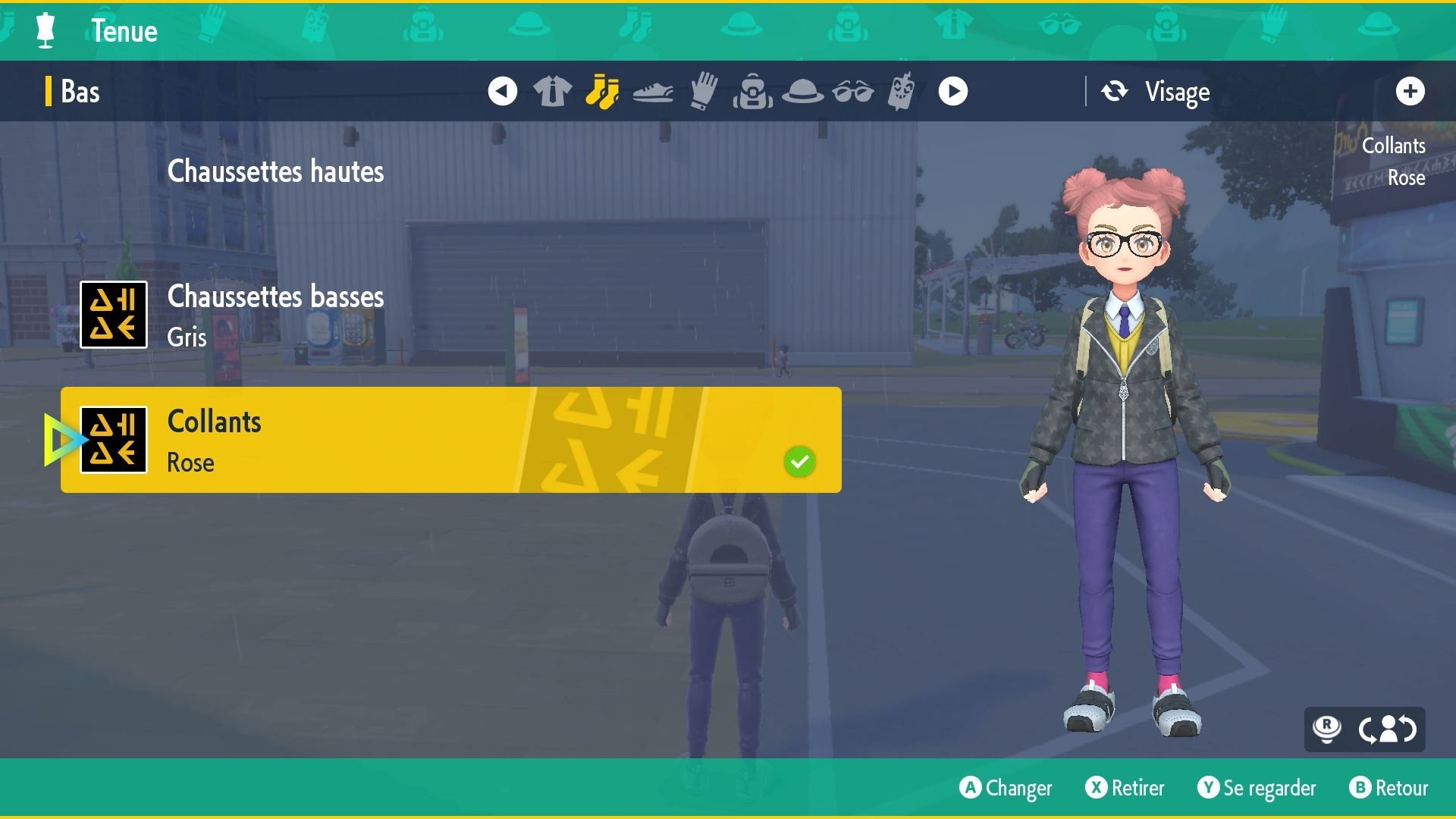Image resolution: width=1456 pixels, height=819 pixels.
Task: Click the left arrow to previous category
Action: 503,91
